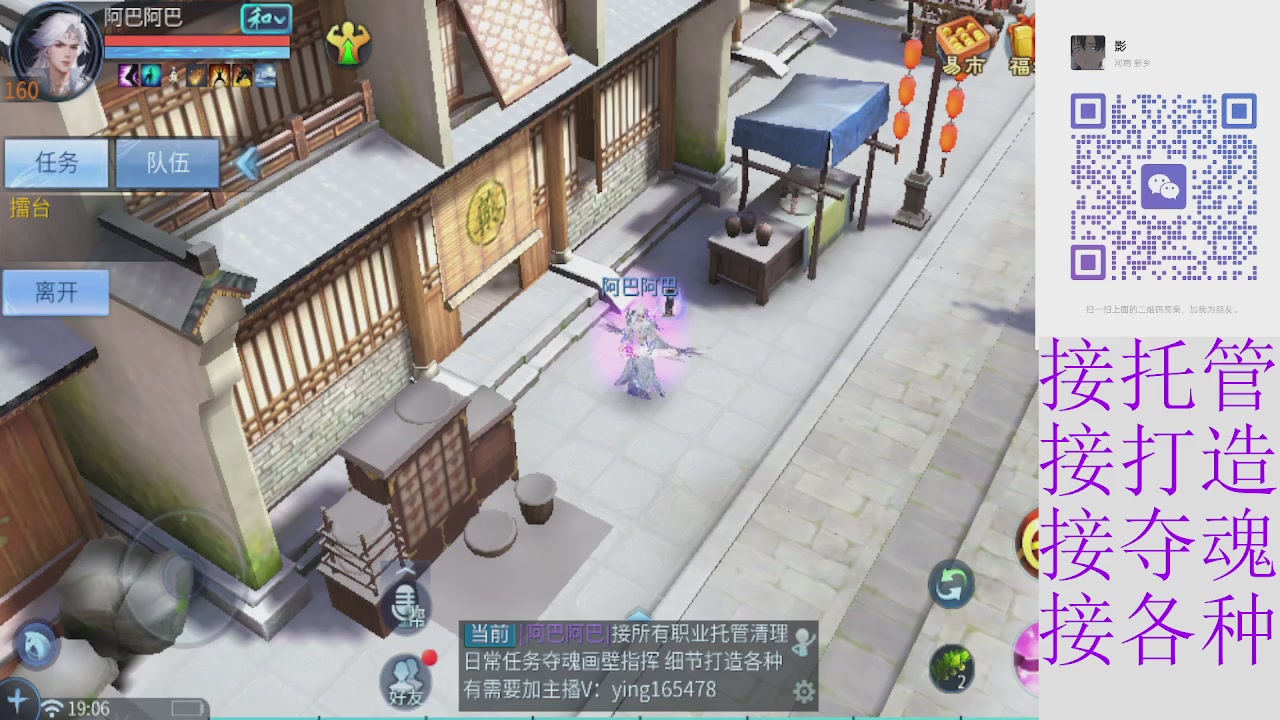
Task: Switch to the 队伍 tab
Action: (167, 164)
